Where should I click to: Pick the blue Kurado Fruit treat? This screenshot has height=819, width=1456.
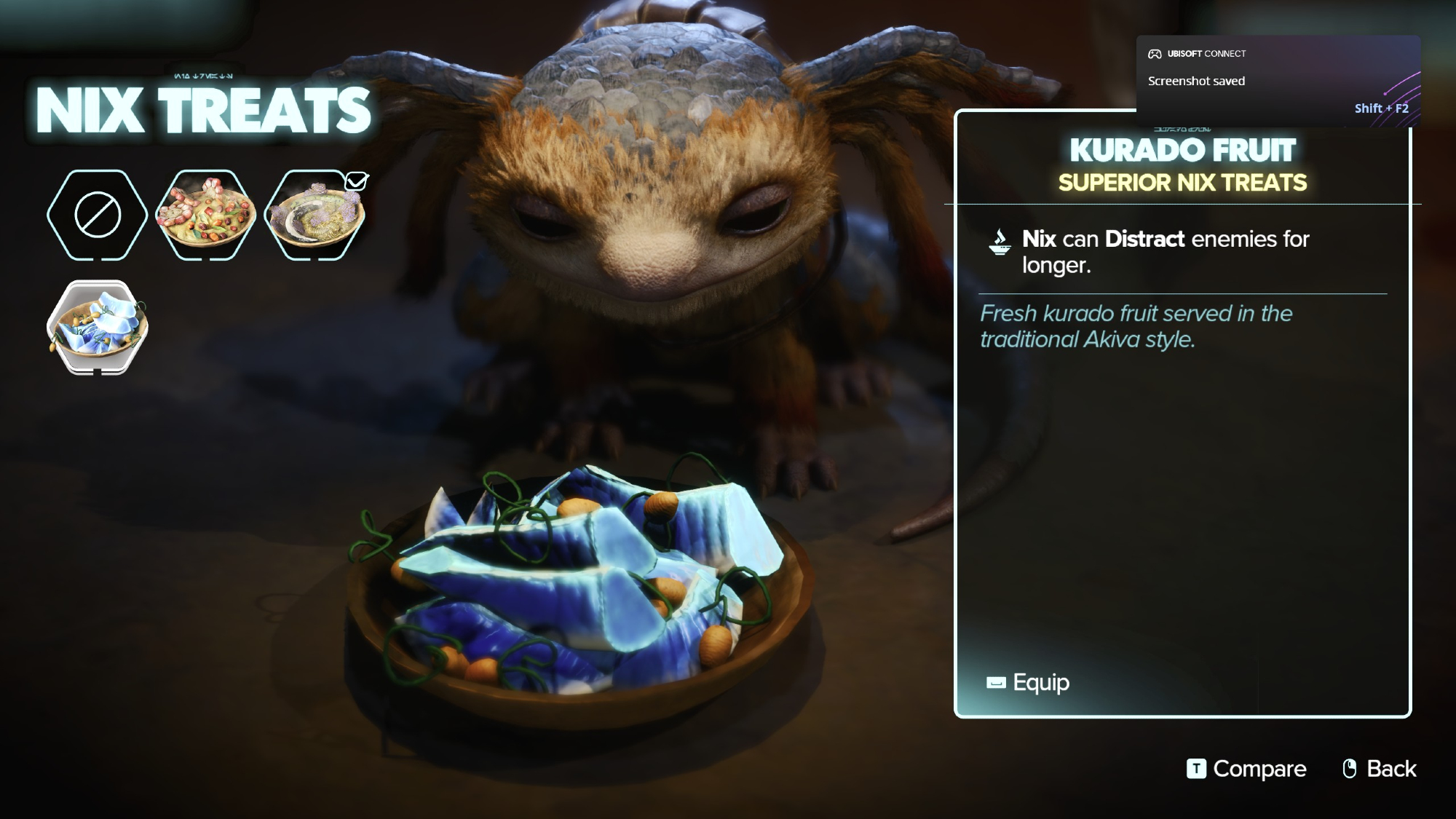pos(97,327)
